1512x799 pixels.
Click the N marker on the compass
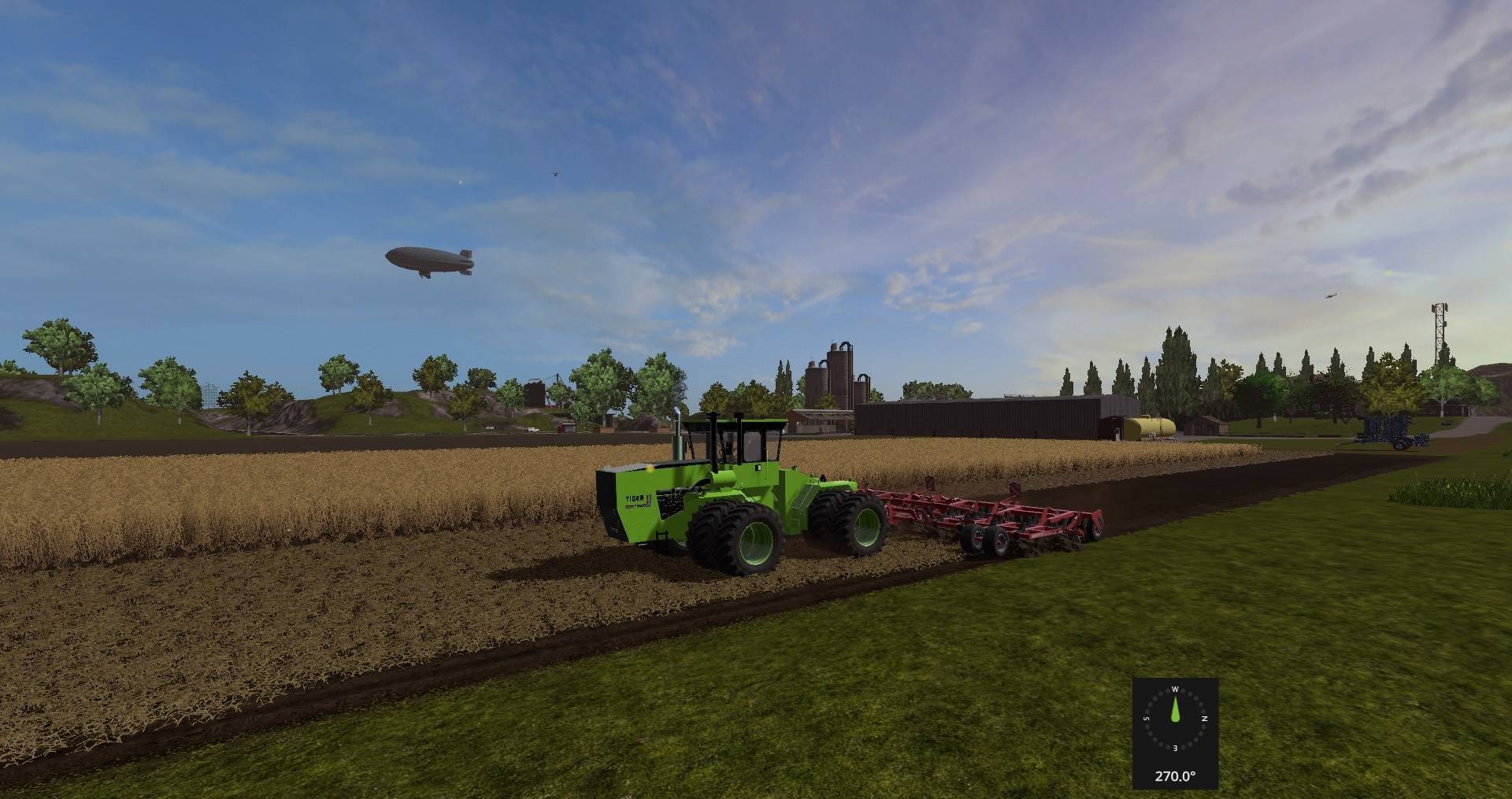coord(1205,719)
